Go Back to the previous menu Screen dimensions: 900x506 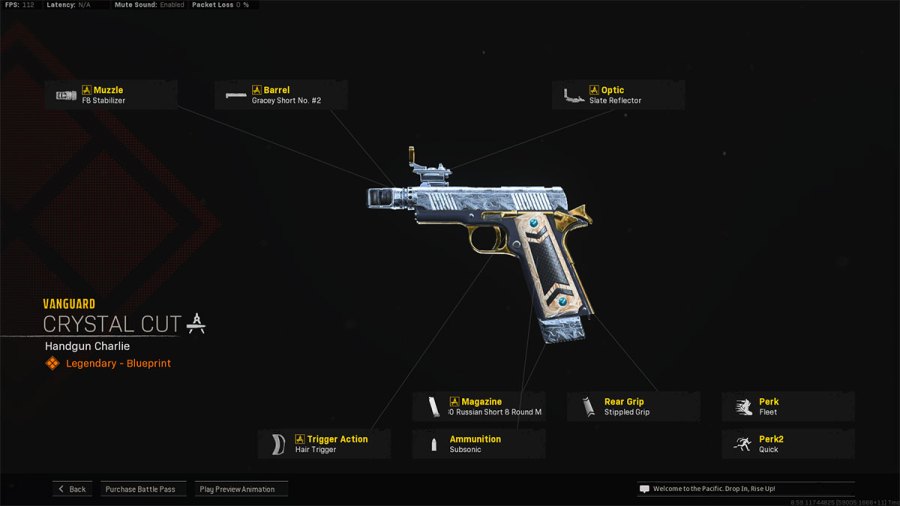click(72, 489)
